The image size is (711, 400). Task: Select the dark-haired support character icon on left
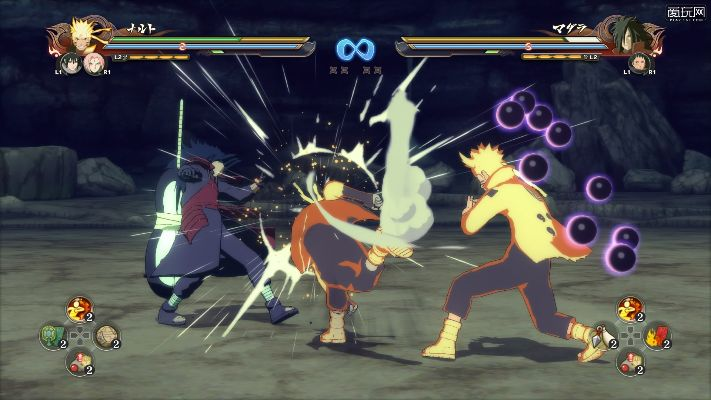pos(74,64)
